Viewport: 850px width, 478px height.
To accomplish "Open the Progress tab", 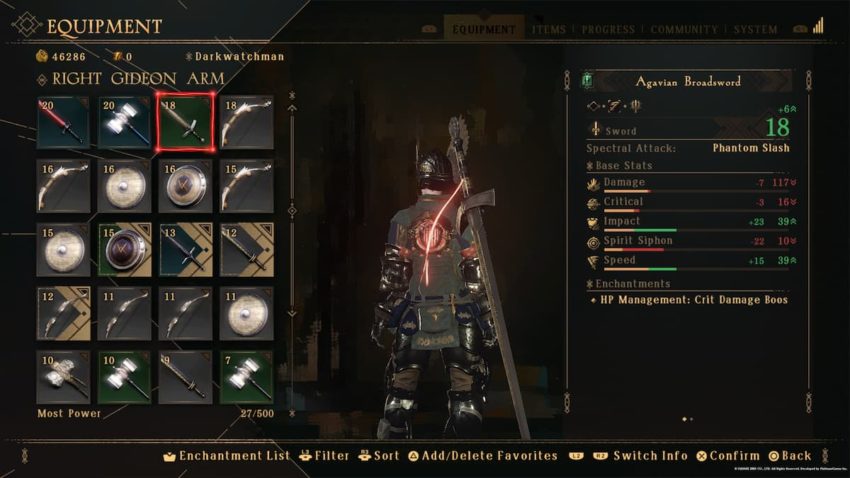I will (x=608, y=30).
